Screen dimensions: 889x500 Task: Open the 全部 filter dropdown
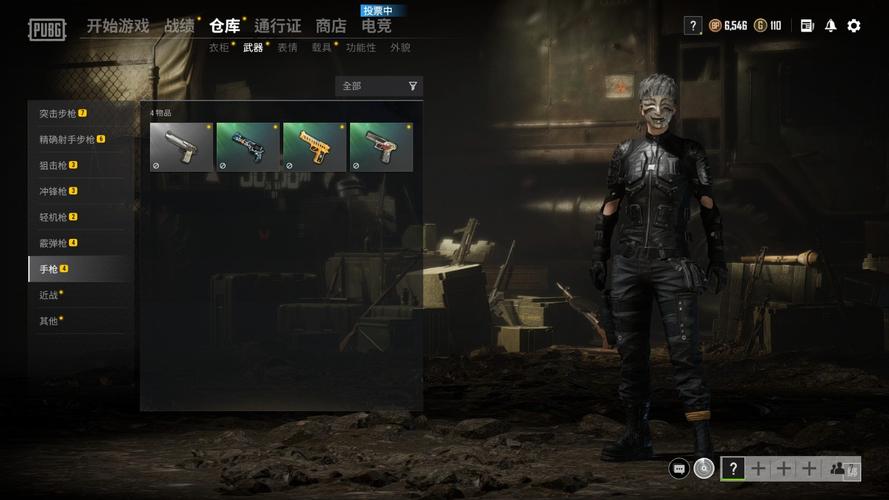pyautogui.click(x=379, y=86)
